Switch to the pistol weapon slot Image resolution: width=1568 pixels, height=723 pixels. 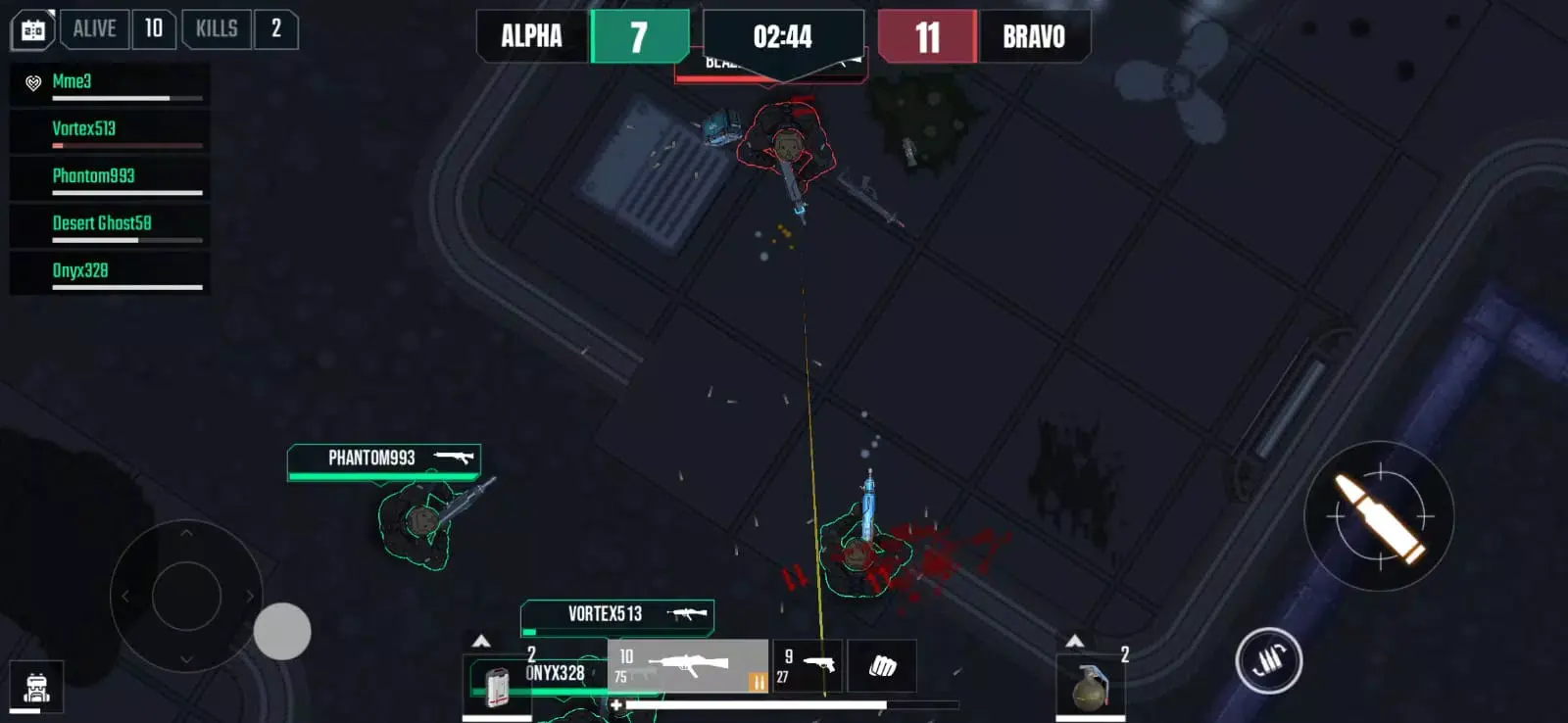coord(807,666)
